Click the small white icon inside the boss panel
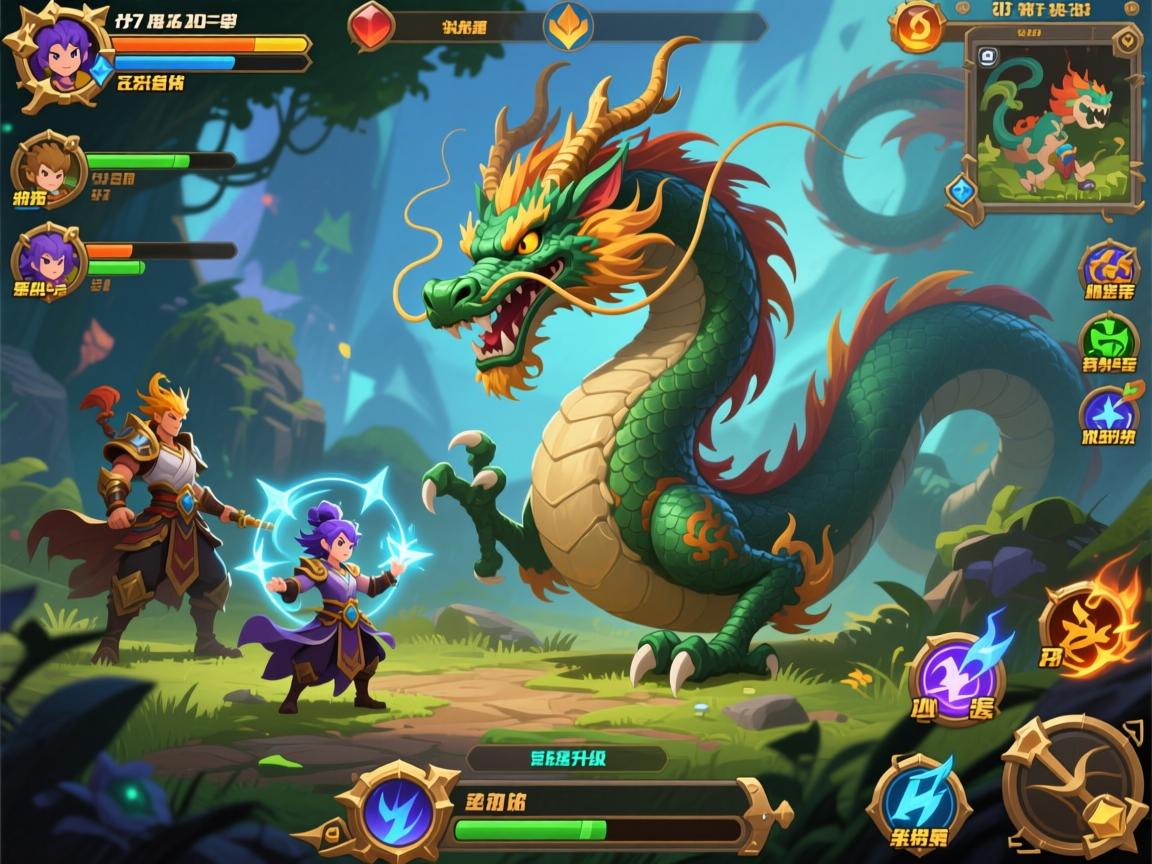 (988, 56)
